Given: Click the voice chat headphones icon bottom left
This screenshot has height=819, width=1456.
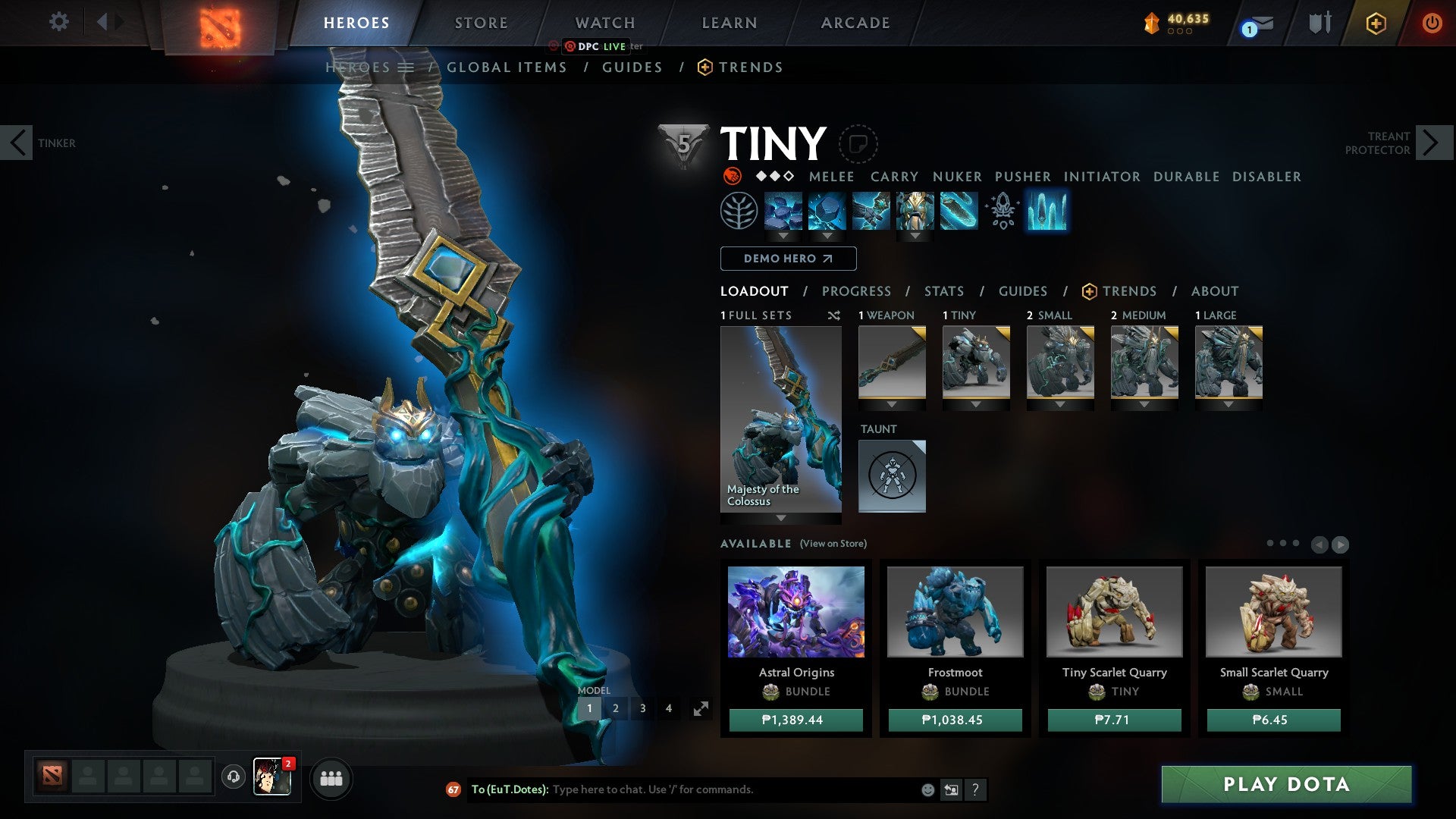Looking at the screenshot, I should (x=234, y=778).
